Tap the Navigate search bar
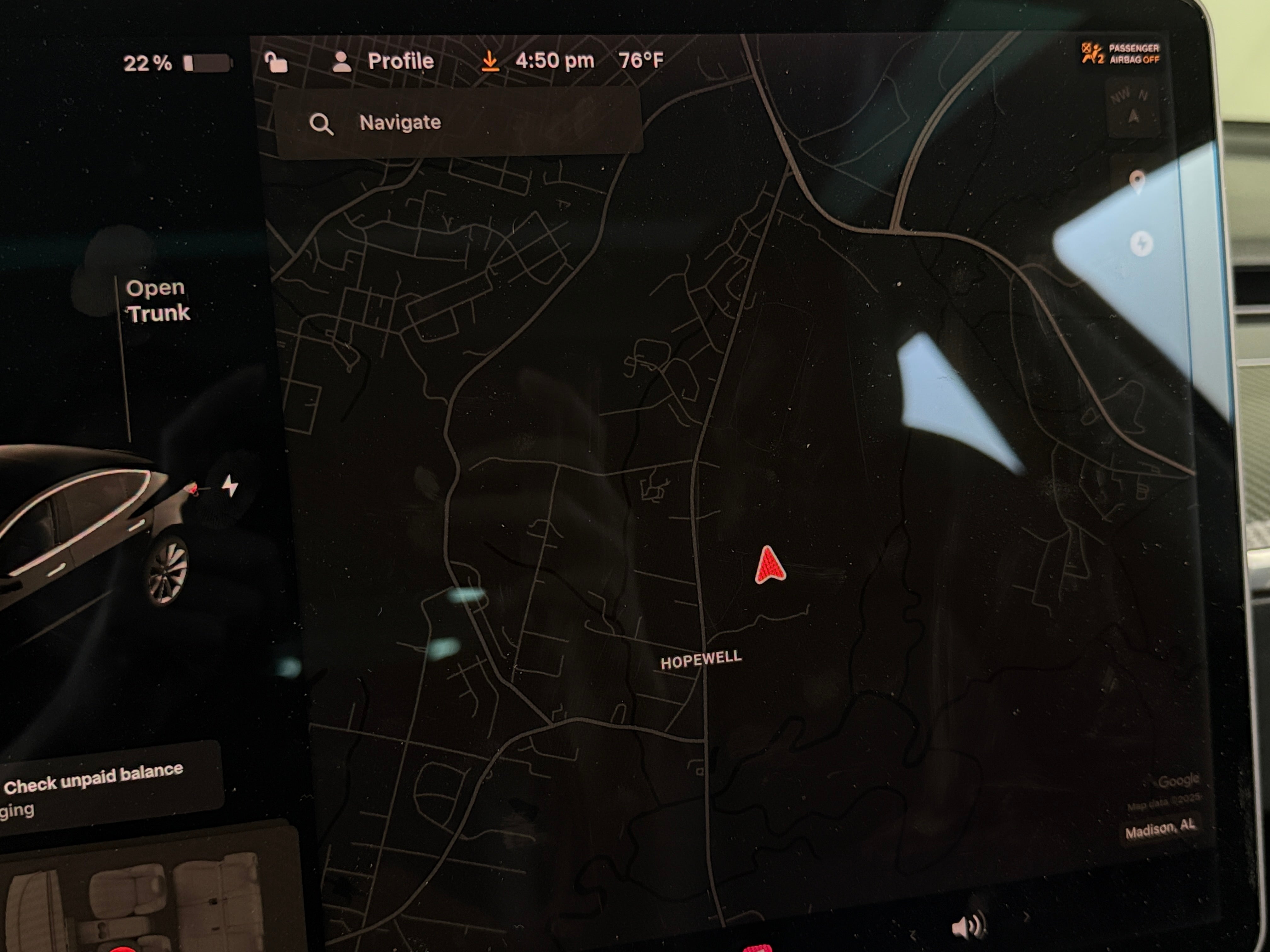This screenshot has width=1270, height=952. click(458, 122)
